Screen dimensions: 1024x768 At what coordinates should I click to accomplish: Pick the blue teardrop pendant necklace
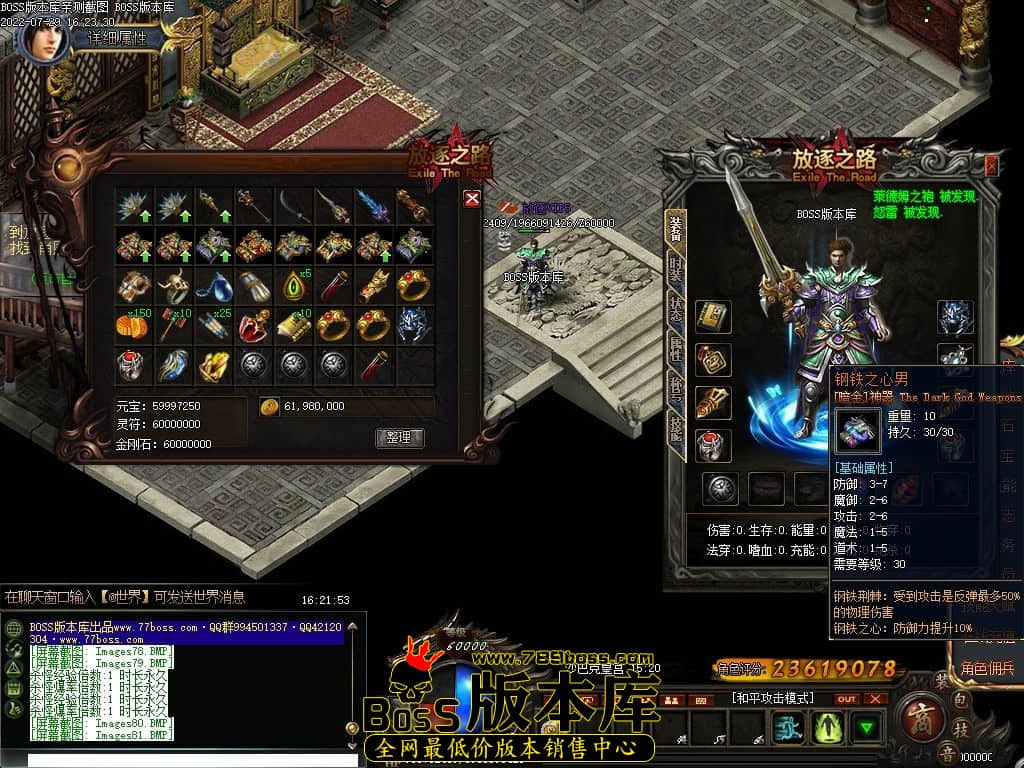[213, 286]
